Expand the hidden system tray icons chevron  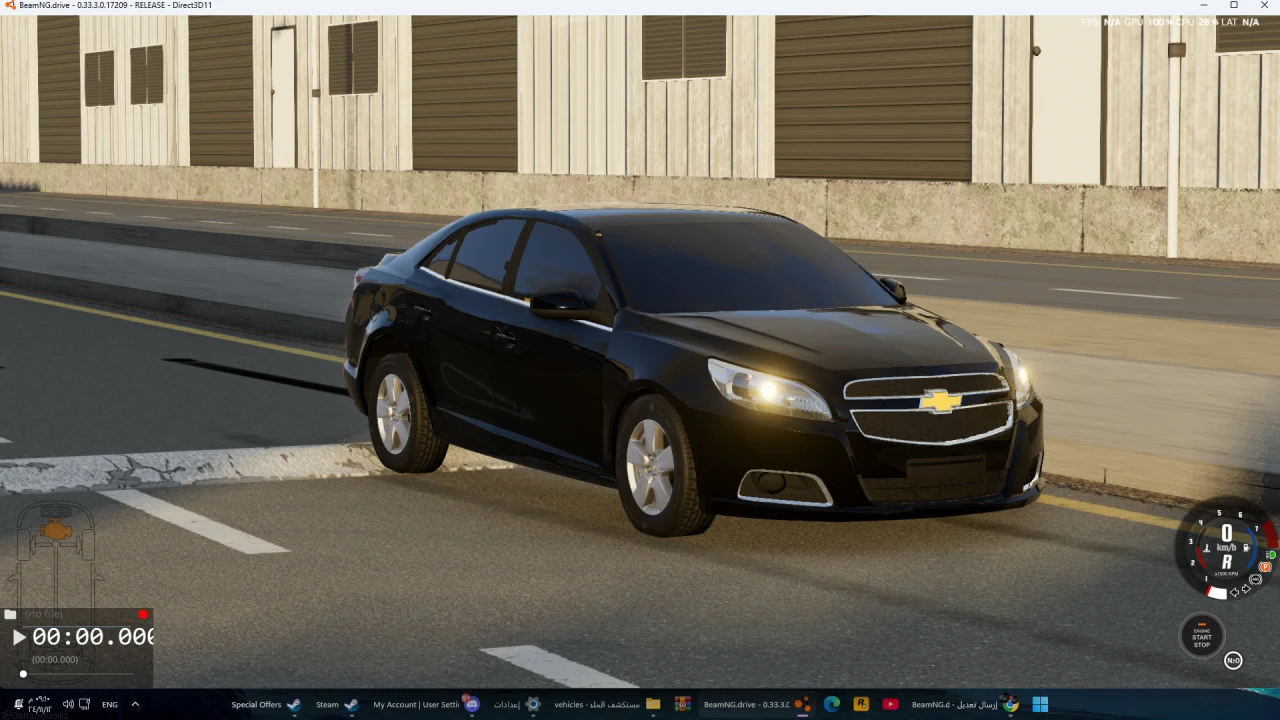[x=134, y=704]
